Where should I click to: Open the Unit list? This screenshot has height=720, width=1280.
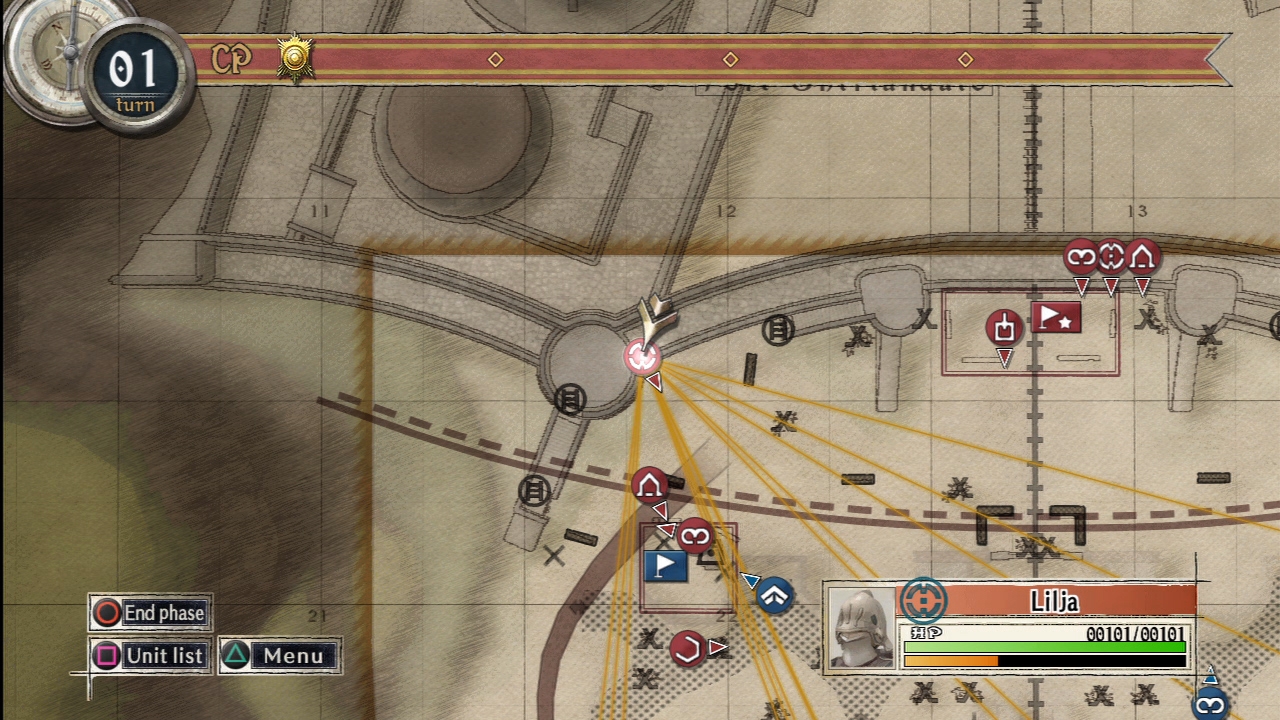point(150,656)
